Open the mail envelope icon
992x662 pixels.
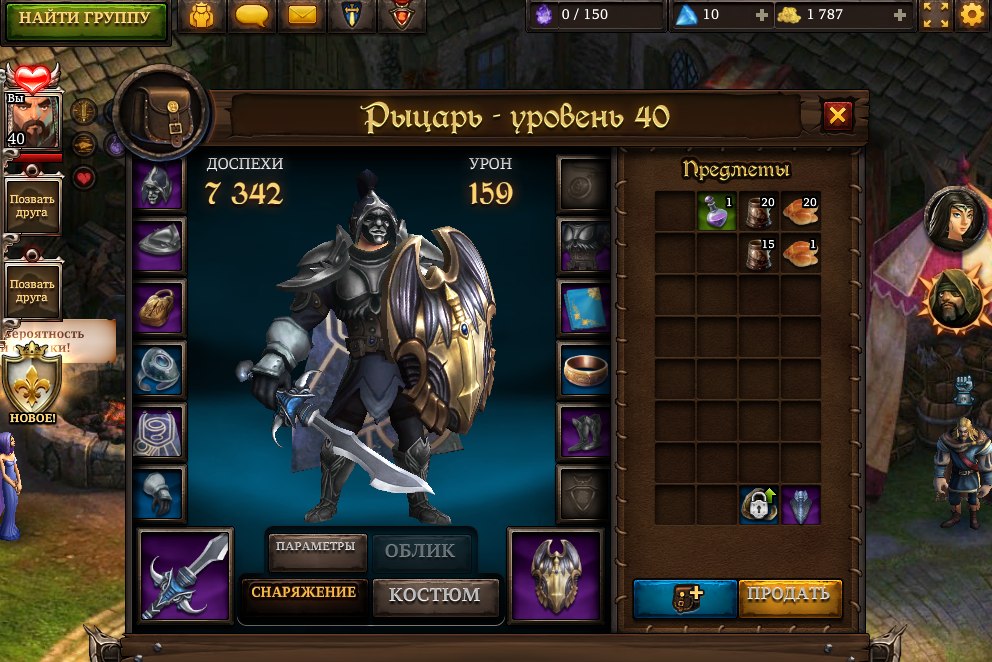point(302,16)
